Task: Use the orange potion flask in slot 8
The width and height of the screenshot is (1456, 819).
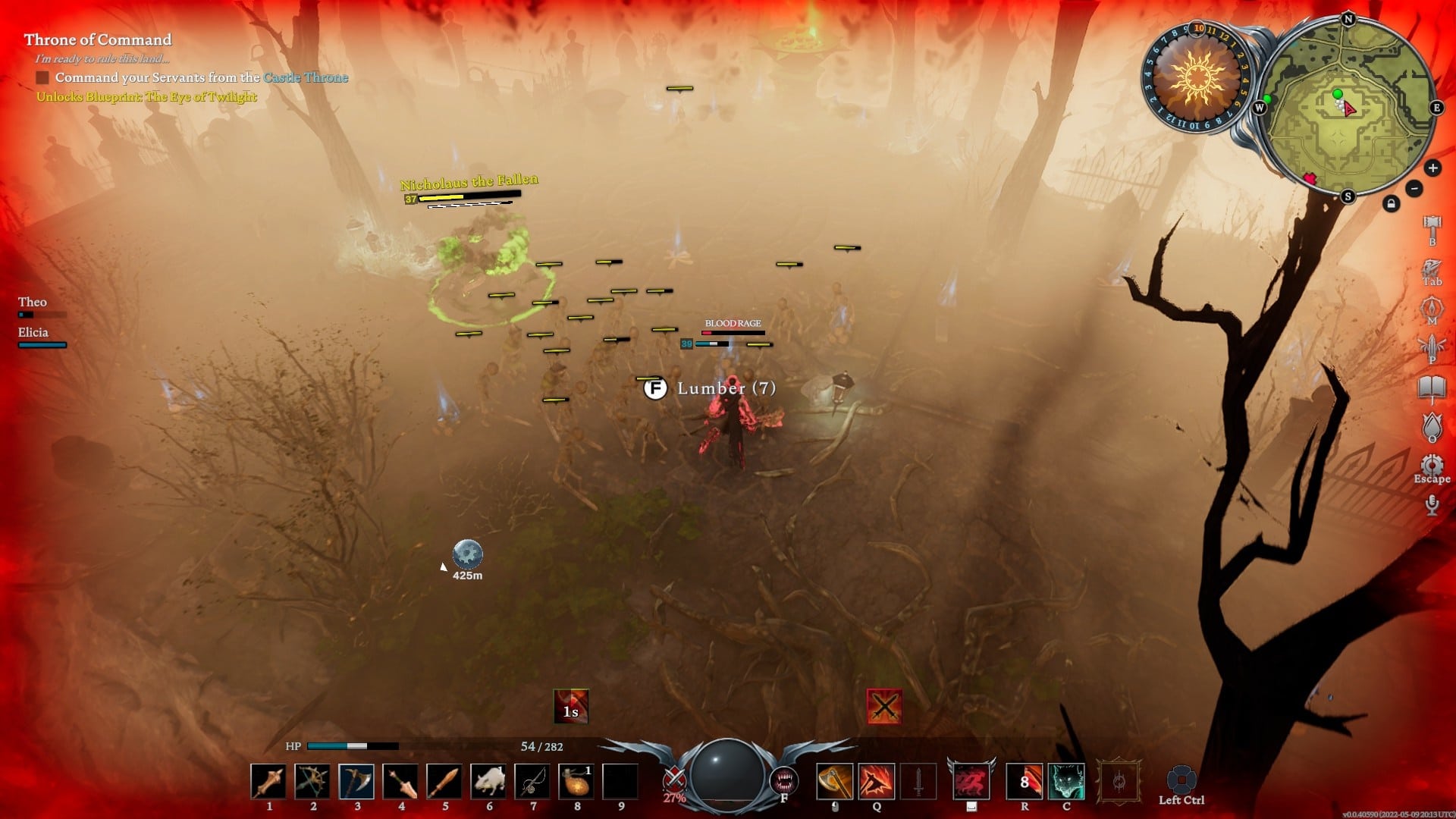Action: (576, 782)
